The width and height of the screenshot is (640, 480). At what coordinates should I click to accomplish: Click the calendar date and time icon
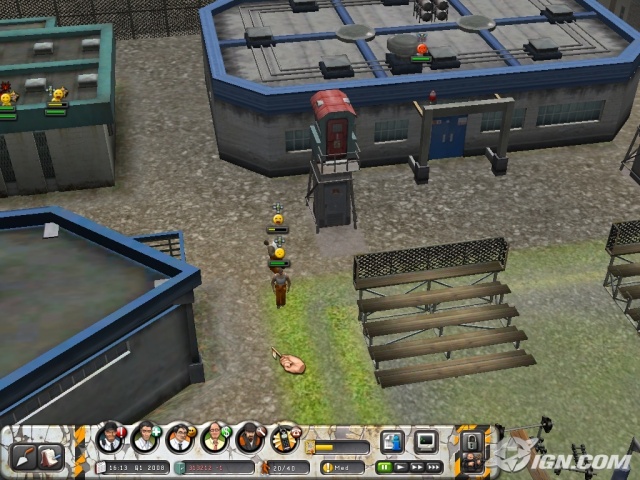pyautogui.click(x=101, y=467)
